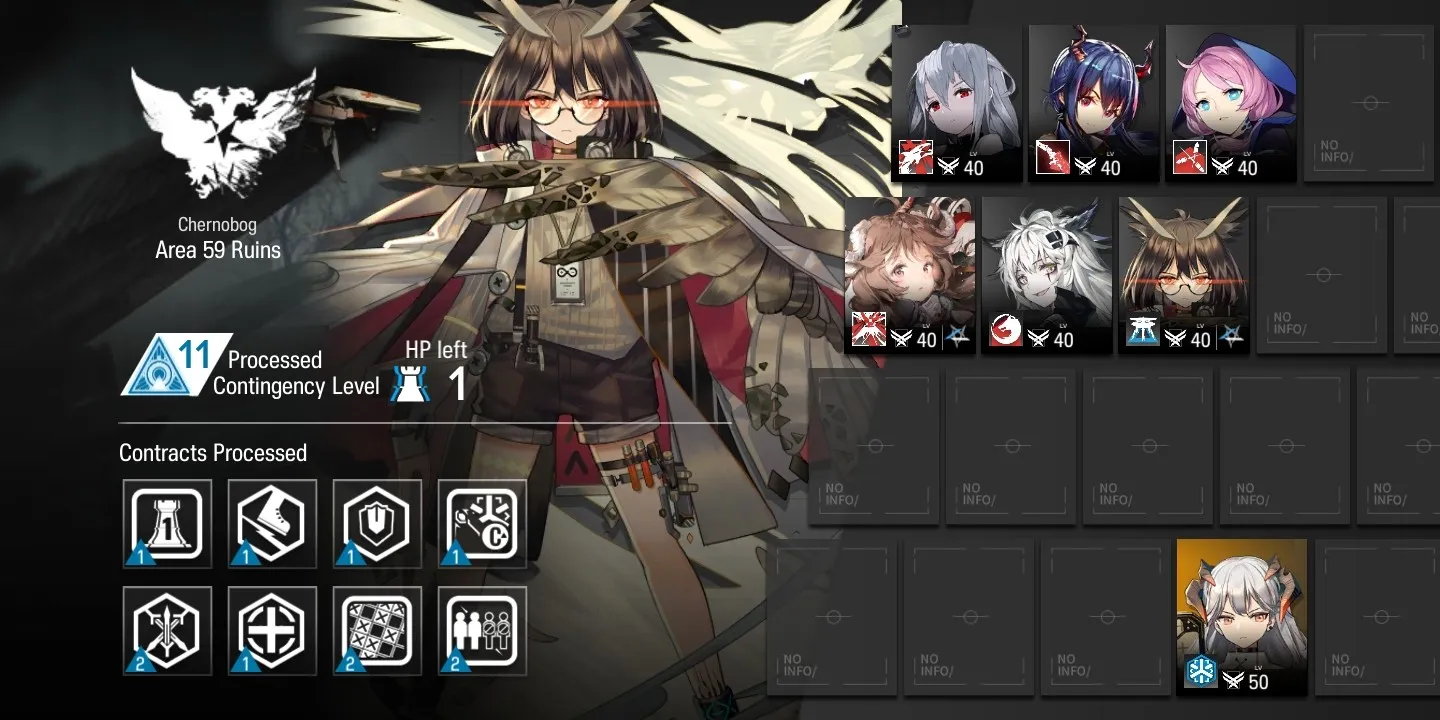Choose the blue-haired horned operator card
The image size is (1440, 720).
coord(1094,104)
